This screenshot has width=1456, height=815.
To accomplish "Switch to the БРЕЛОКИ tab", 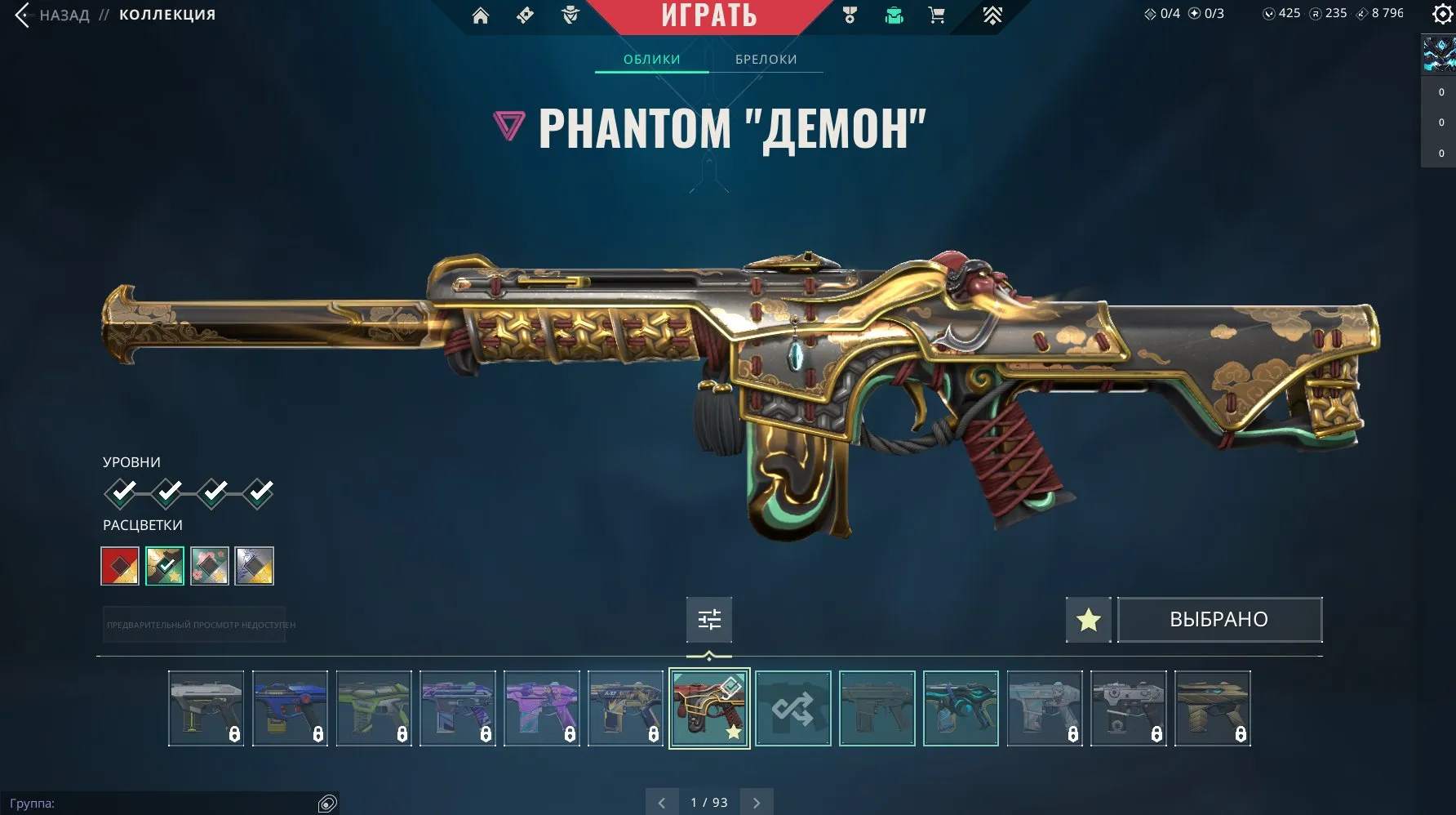I will (766, 59).
